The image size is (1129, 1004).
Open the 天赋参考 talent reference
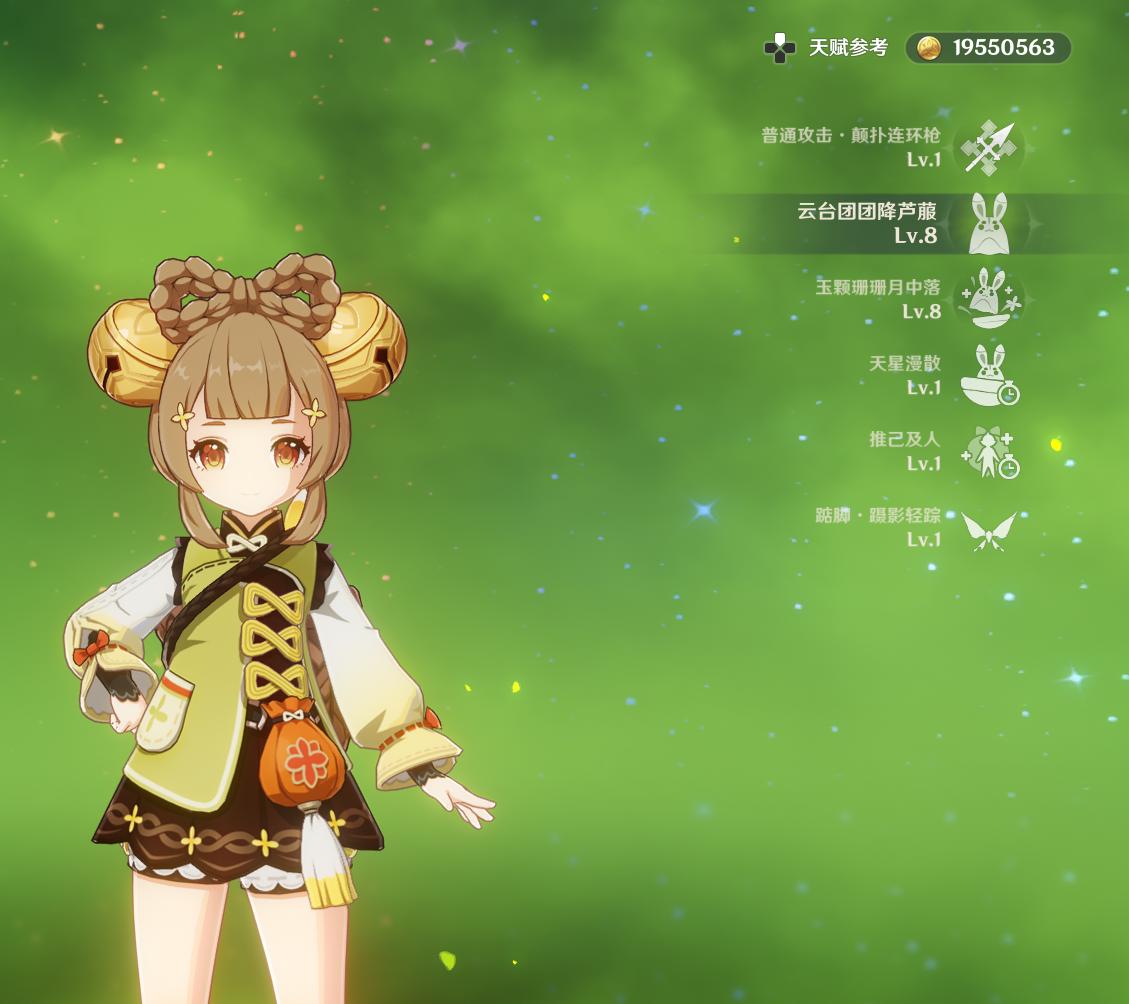827,48
